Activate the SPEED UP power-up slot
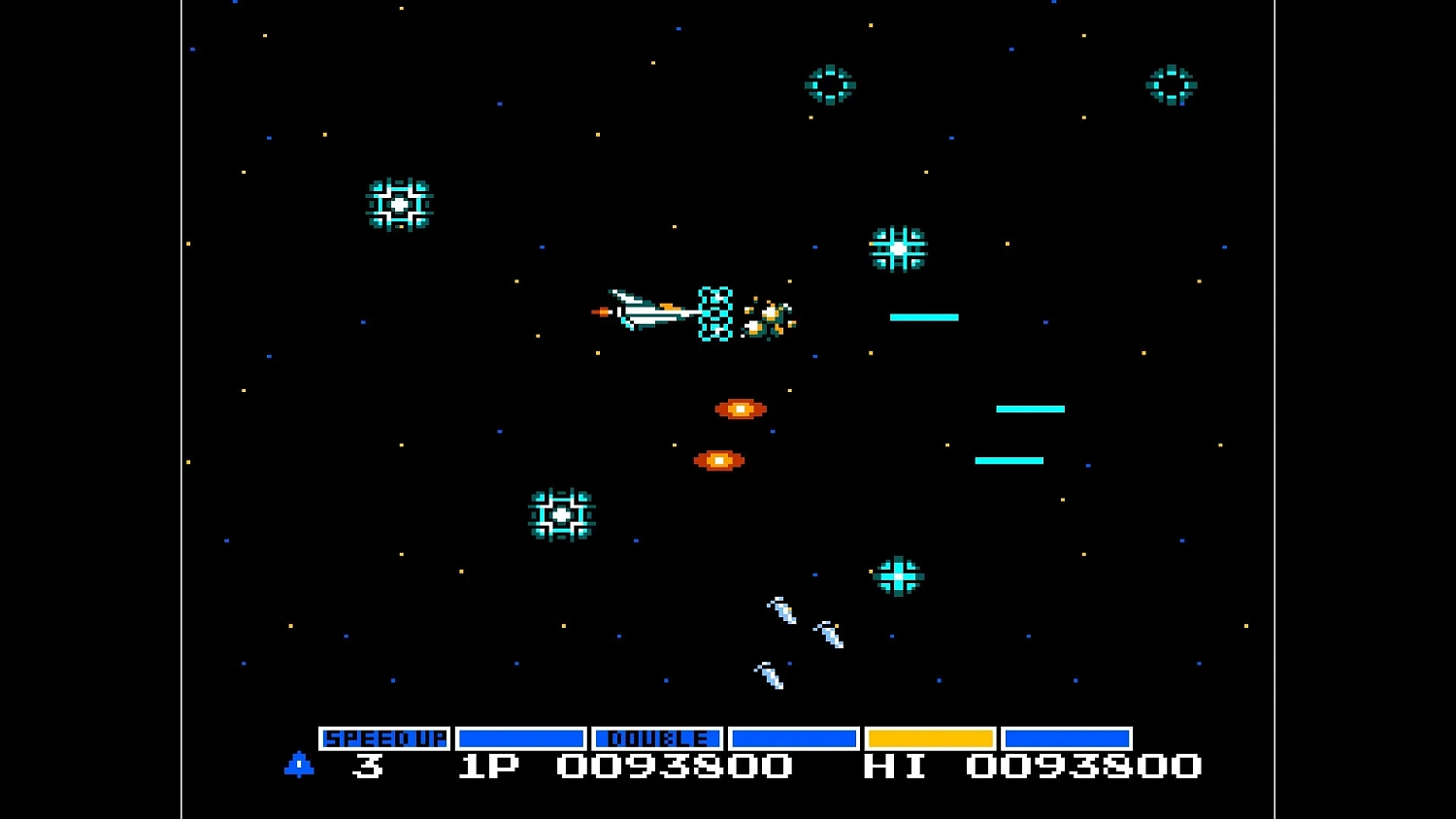The image size is (1456, 819). (385, 737)
